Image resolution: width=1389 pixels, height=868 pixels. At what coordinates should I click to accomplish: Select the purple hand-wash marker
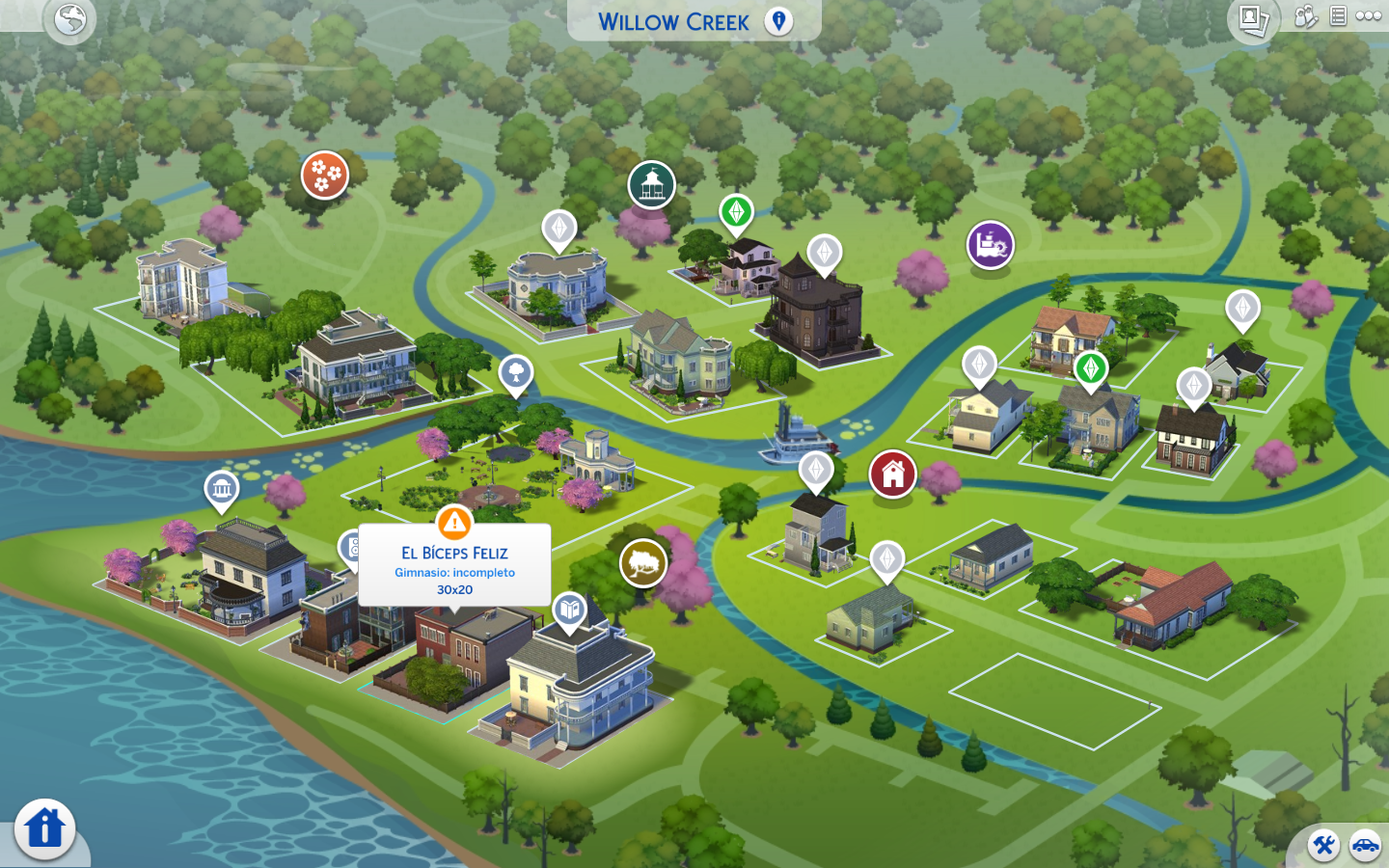[x=990, y=245]
